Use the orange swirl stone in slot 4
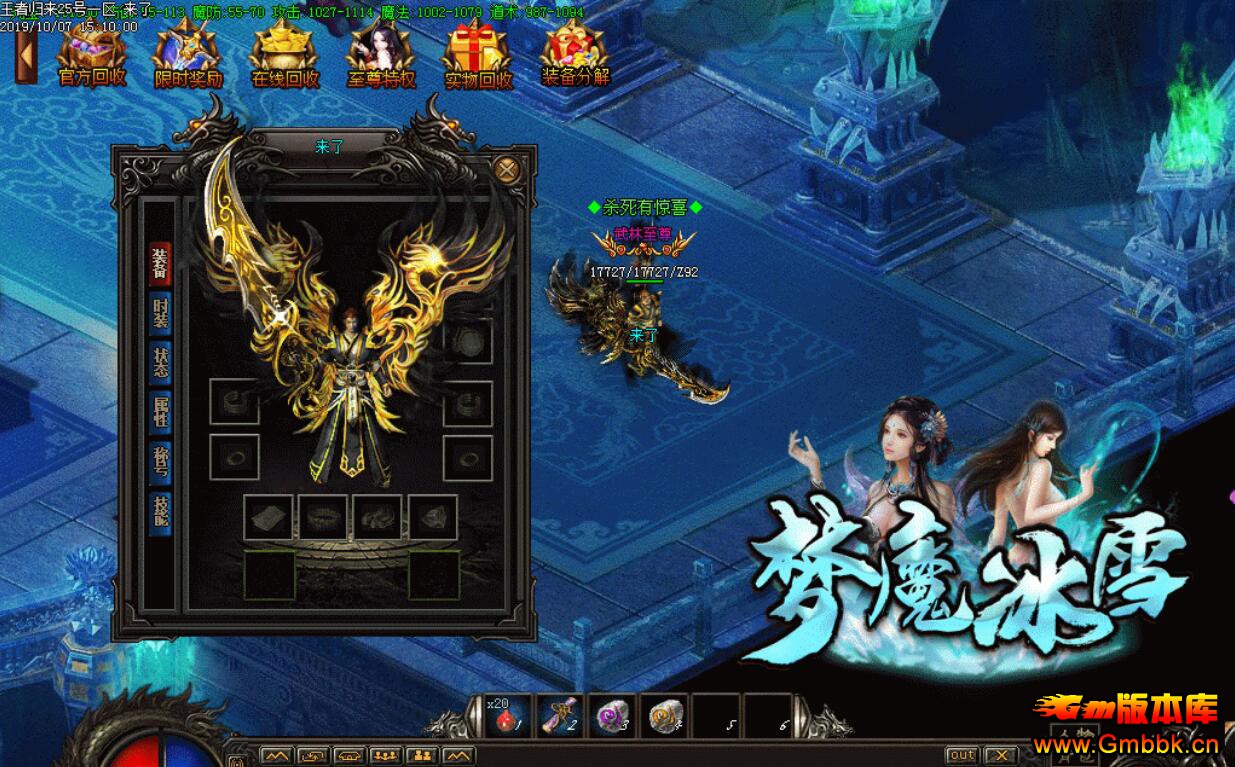Image resolution: width=1235 pixels, height=767 pixels. [663, 716]
